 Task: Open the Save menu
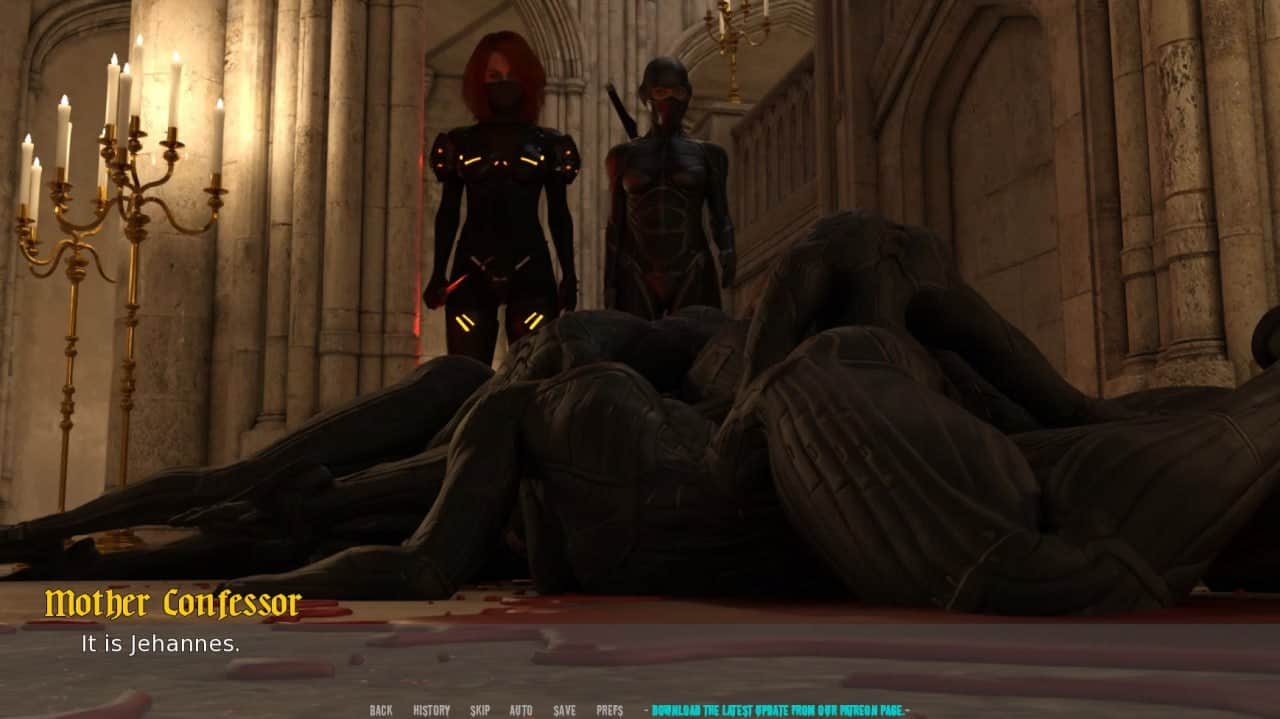pyautogui.click(x=564, y=710)
